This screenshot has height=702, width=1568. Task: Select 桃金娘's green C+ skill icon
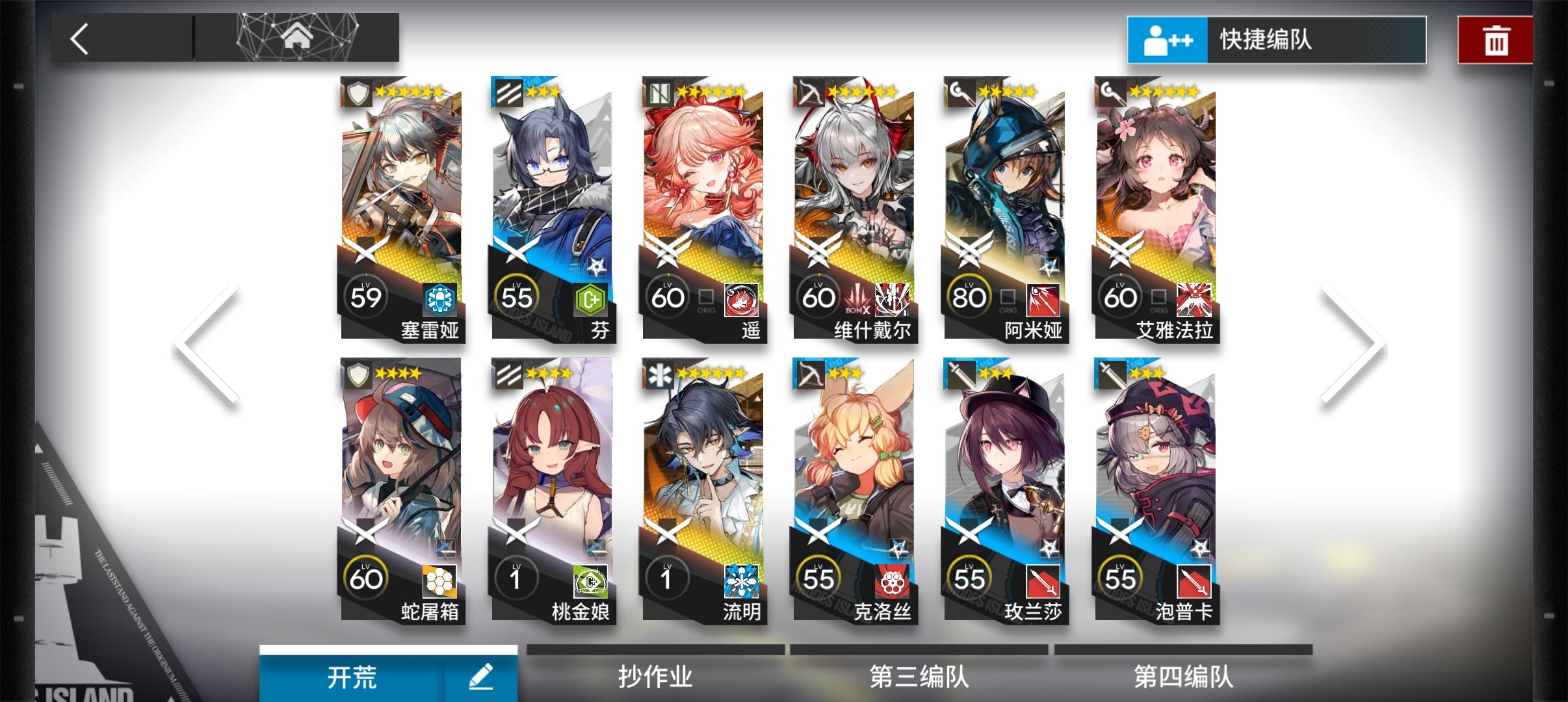click(589, 582)
